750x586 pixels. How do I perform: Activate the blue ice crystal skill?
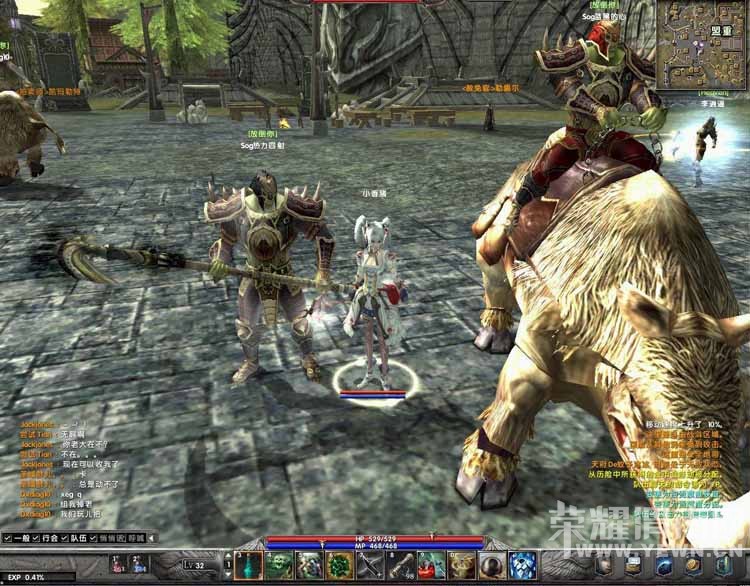tap(522, 566)
